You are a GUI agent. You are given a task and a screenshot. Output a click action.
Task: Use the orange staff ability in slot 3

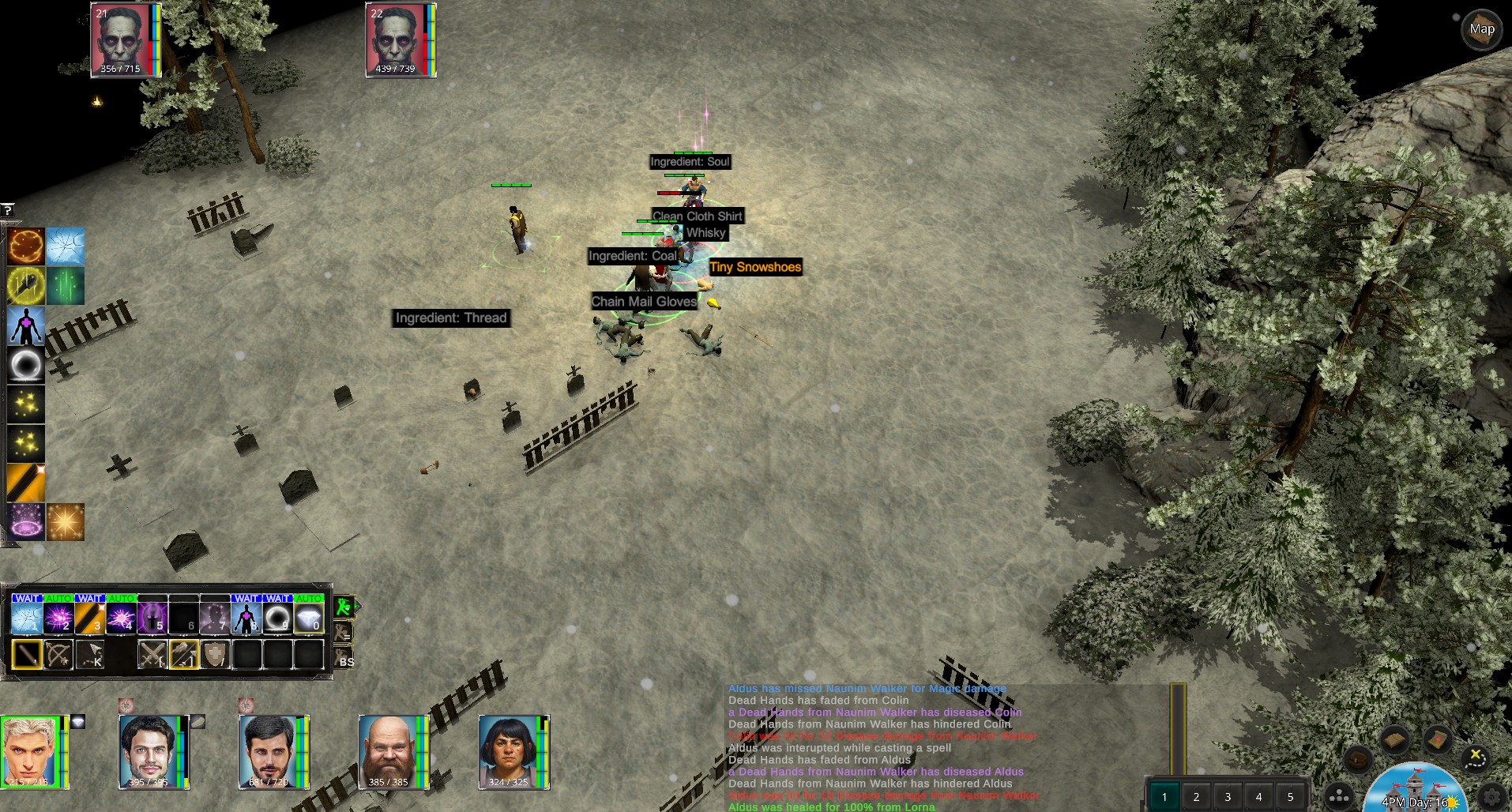pyautogui.click(x=89, y=618)
